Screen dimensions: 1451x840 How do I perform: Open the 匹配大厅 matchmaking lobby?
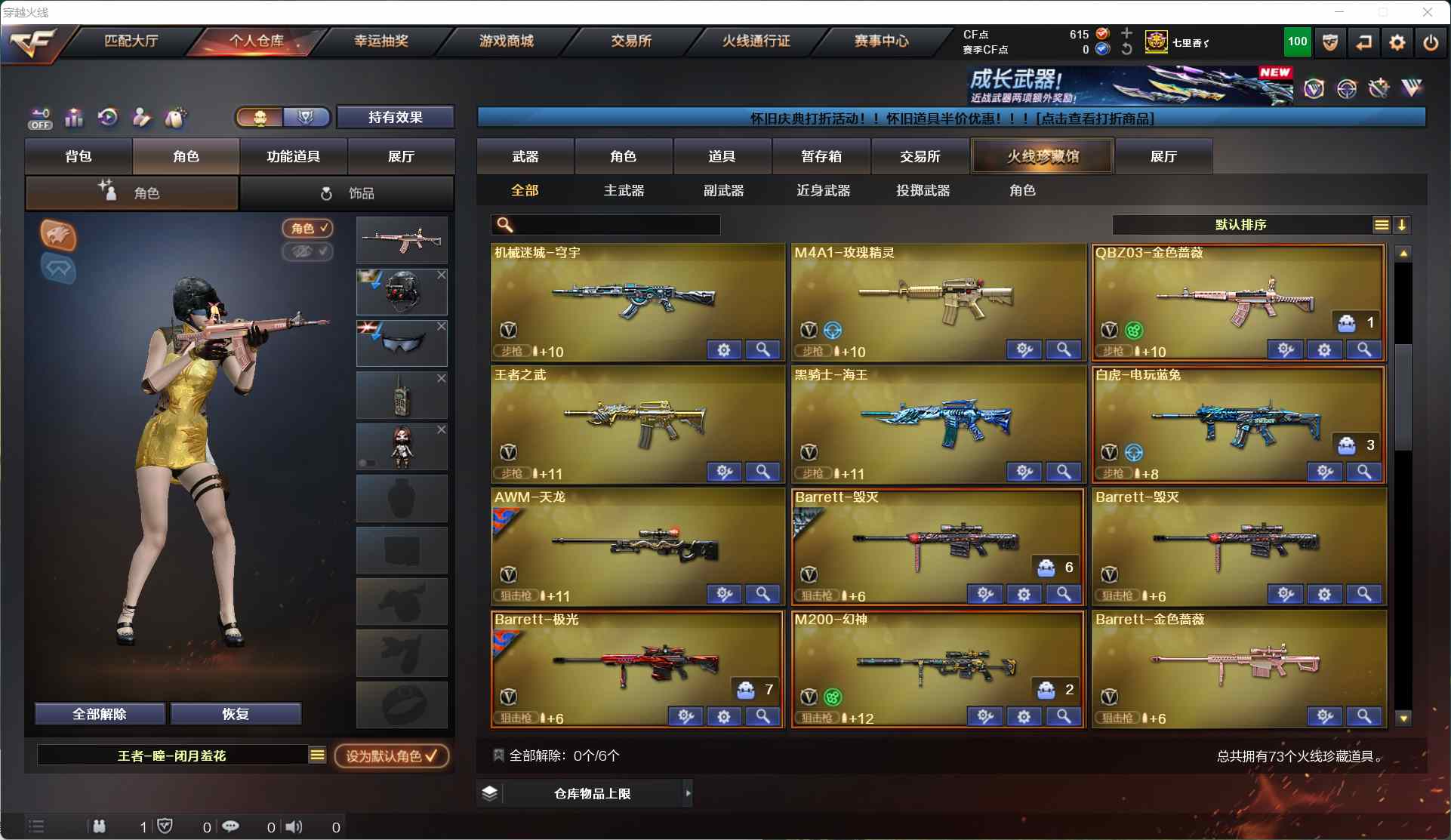click(131, 41)
